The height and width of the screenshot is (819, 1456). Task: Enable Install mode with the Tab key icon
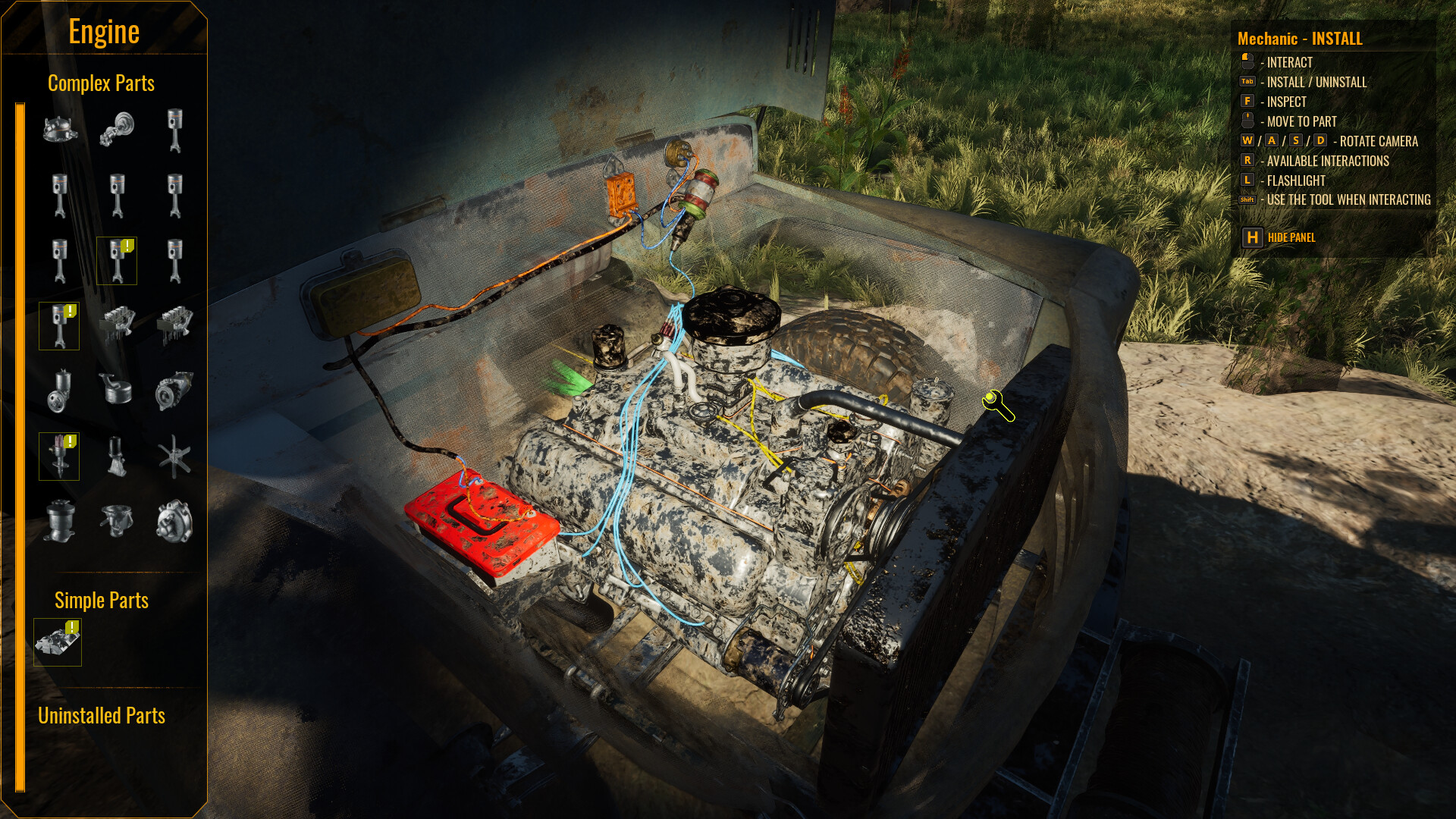pos(1247,82)
